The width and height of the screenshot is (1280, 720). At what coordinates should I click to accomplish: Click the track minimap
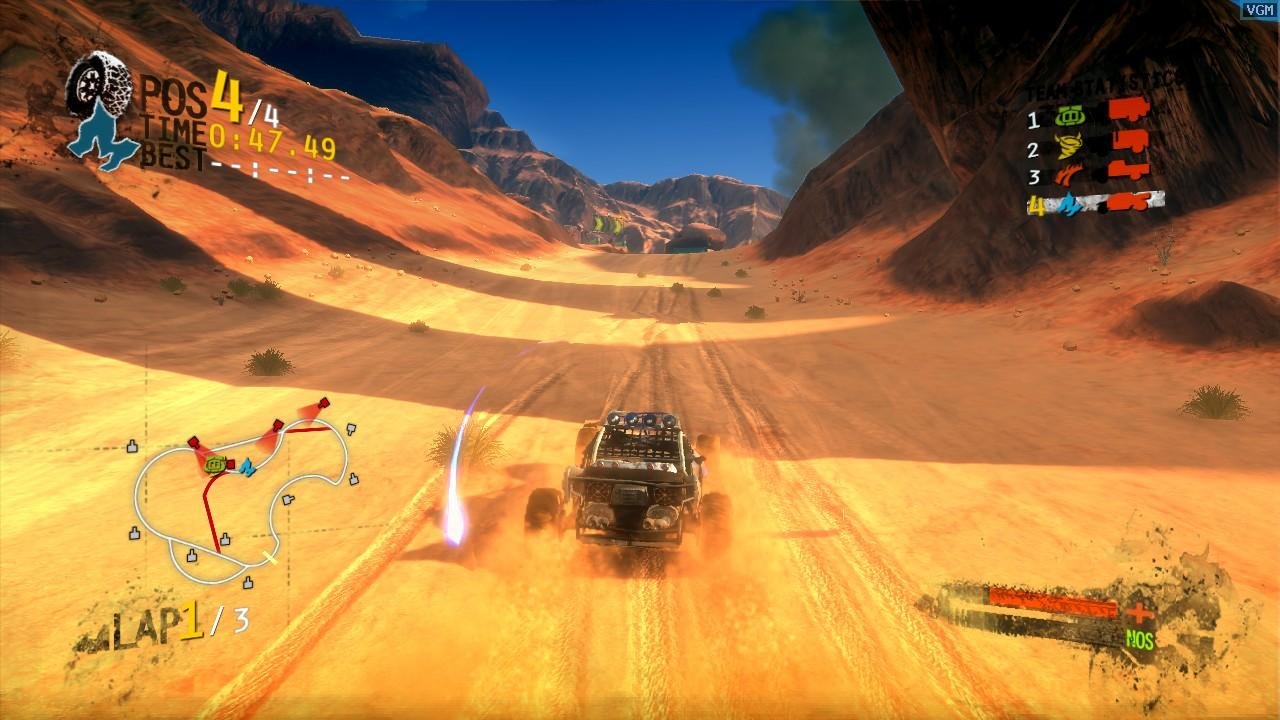pos(240,495)
